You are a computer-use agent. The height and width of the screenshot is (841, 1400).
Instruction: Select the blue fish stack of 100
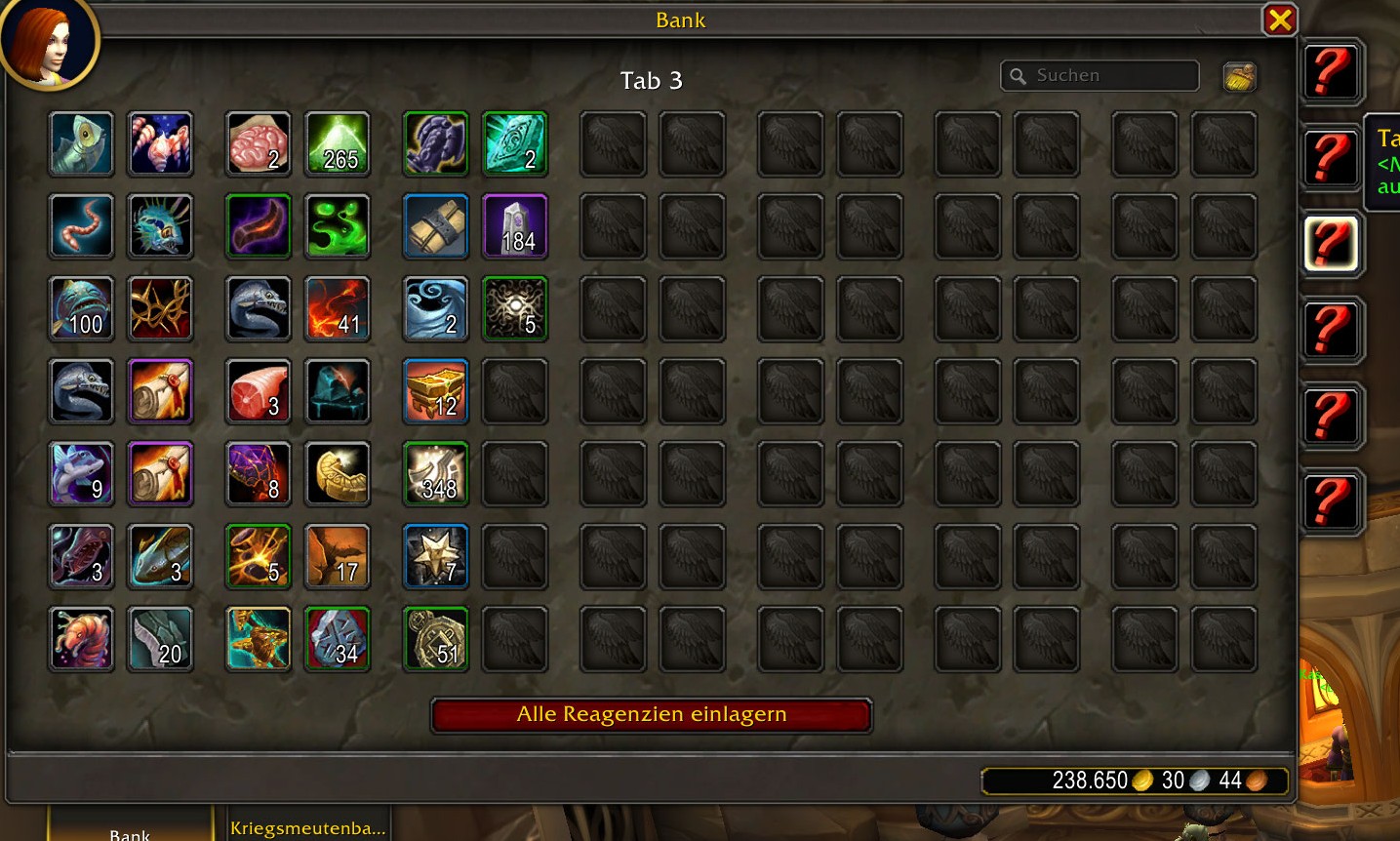coord(82,309)
